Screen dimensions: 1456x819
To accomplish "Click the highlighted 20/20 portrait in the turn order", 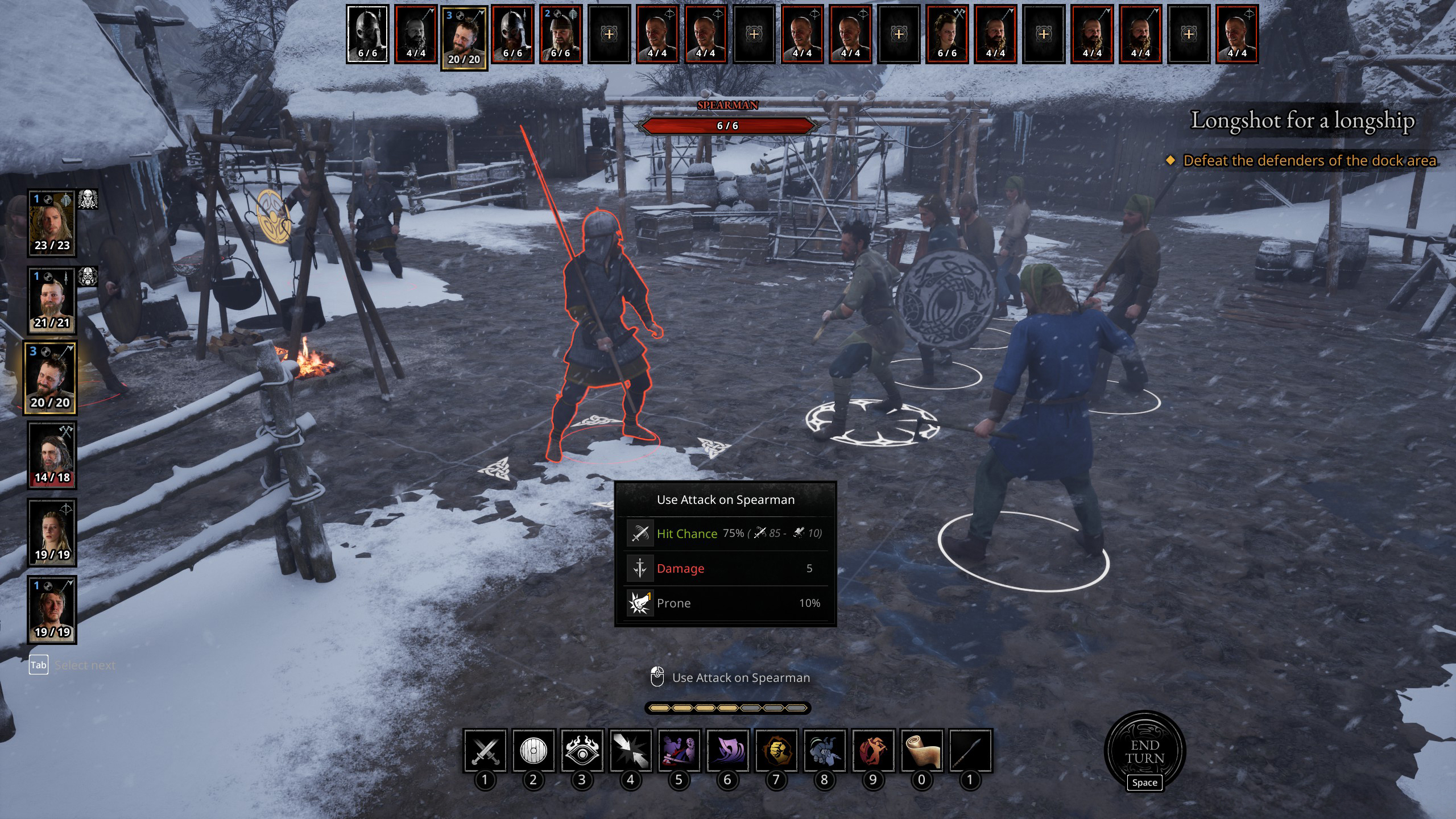I will [x=464, y=38].
